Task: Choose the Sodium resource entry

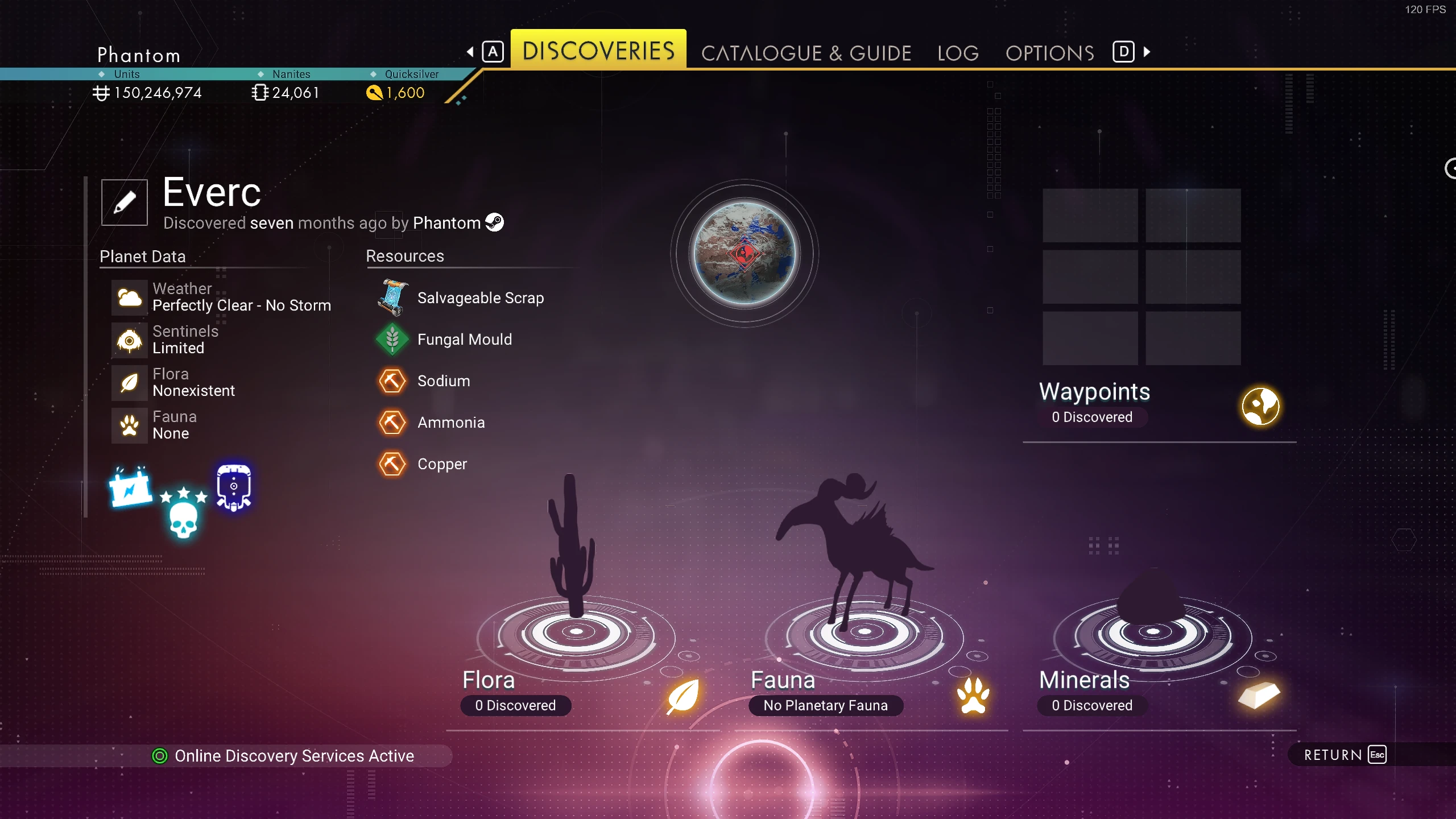Action: coord(444,381)
